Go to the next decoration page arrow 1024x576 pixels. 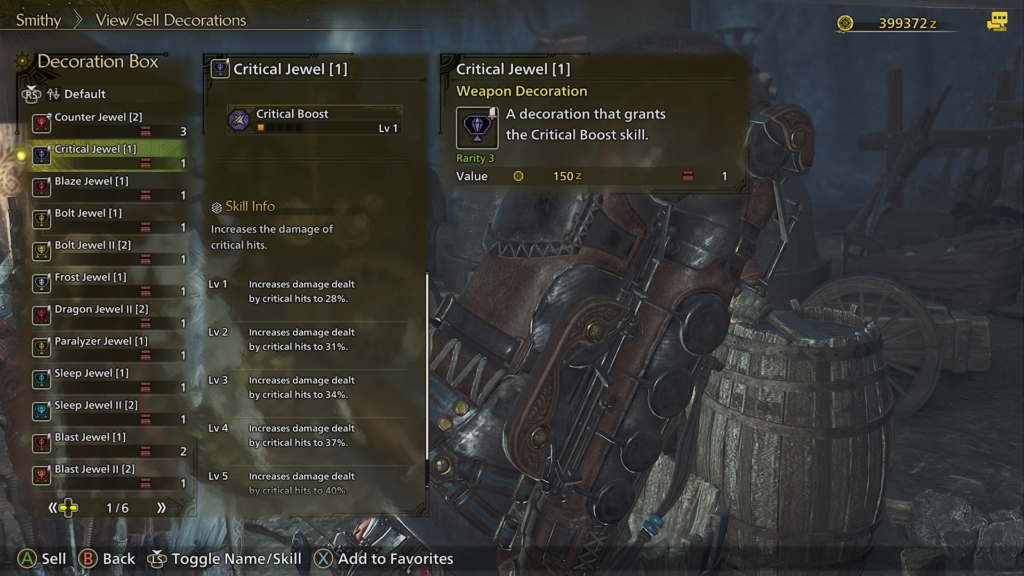click(x=161, y=508)
